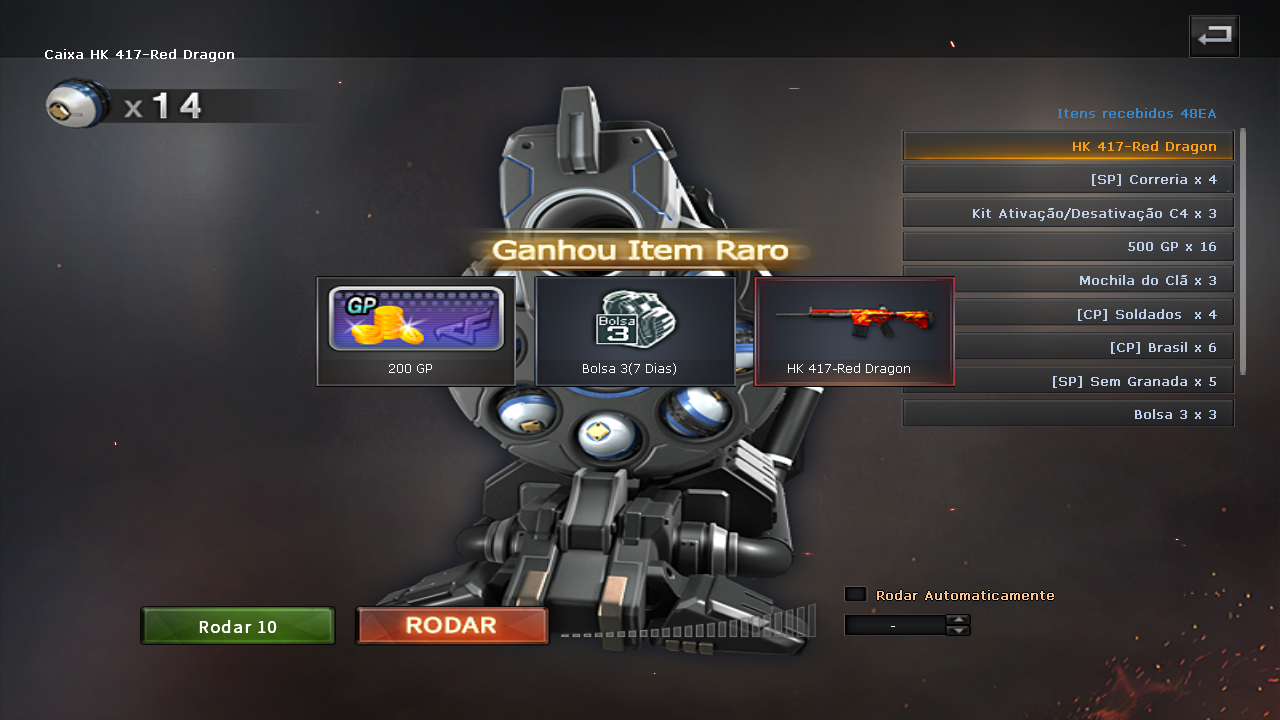
Task: Select the Bolsa 3 x 3 row
Action: [x=1068, y=414]
